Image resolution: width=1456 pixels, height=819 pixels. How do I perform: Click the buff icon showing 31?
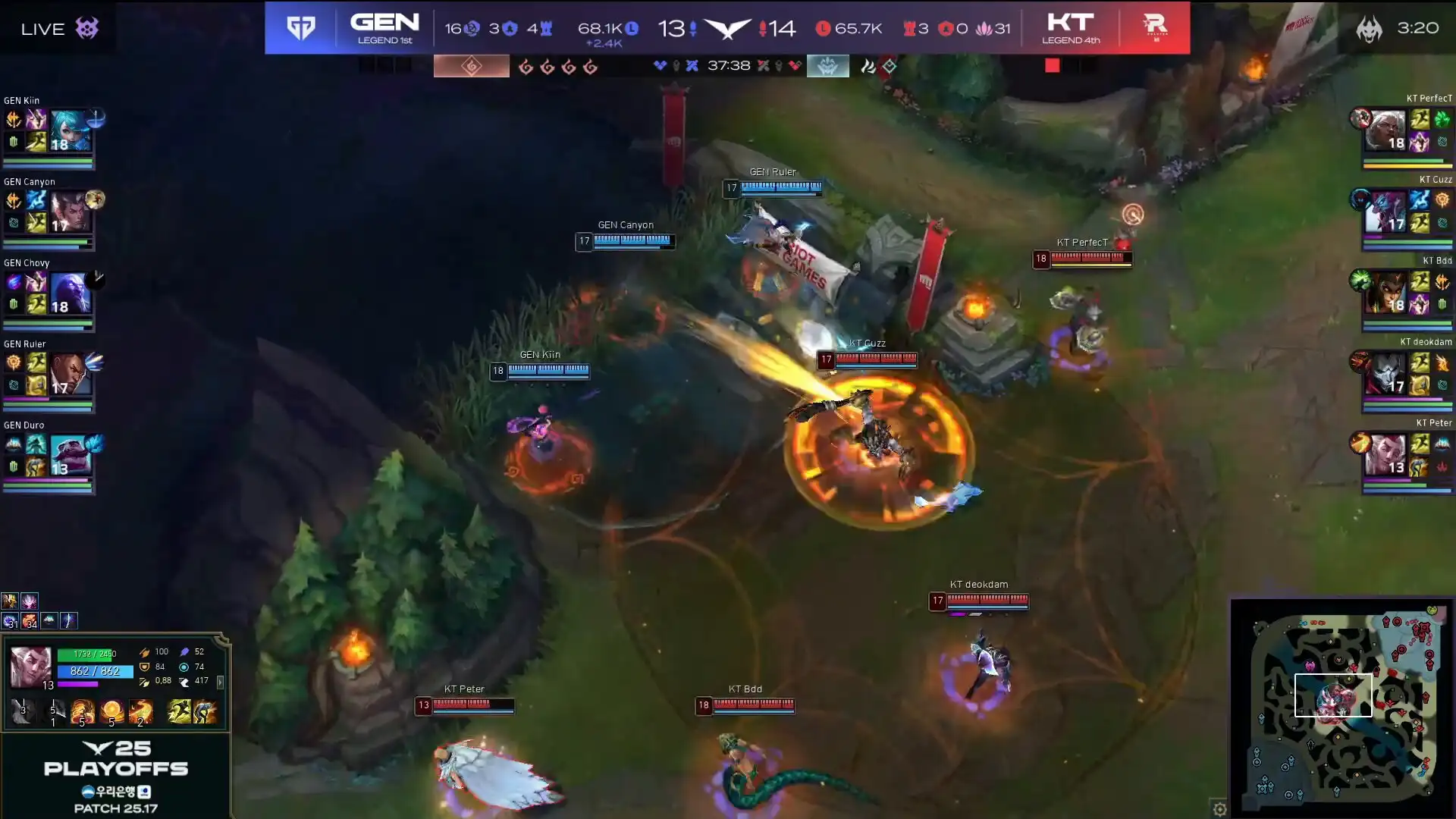coord(10,621)
